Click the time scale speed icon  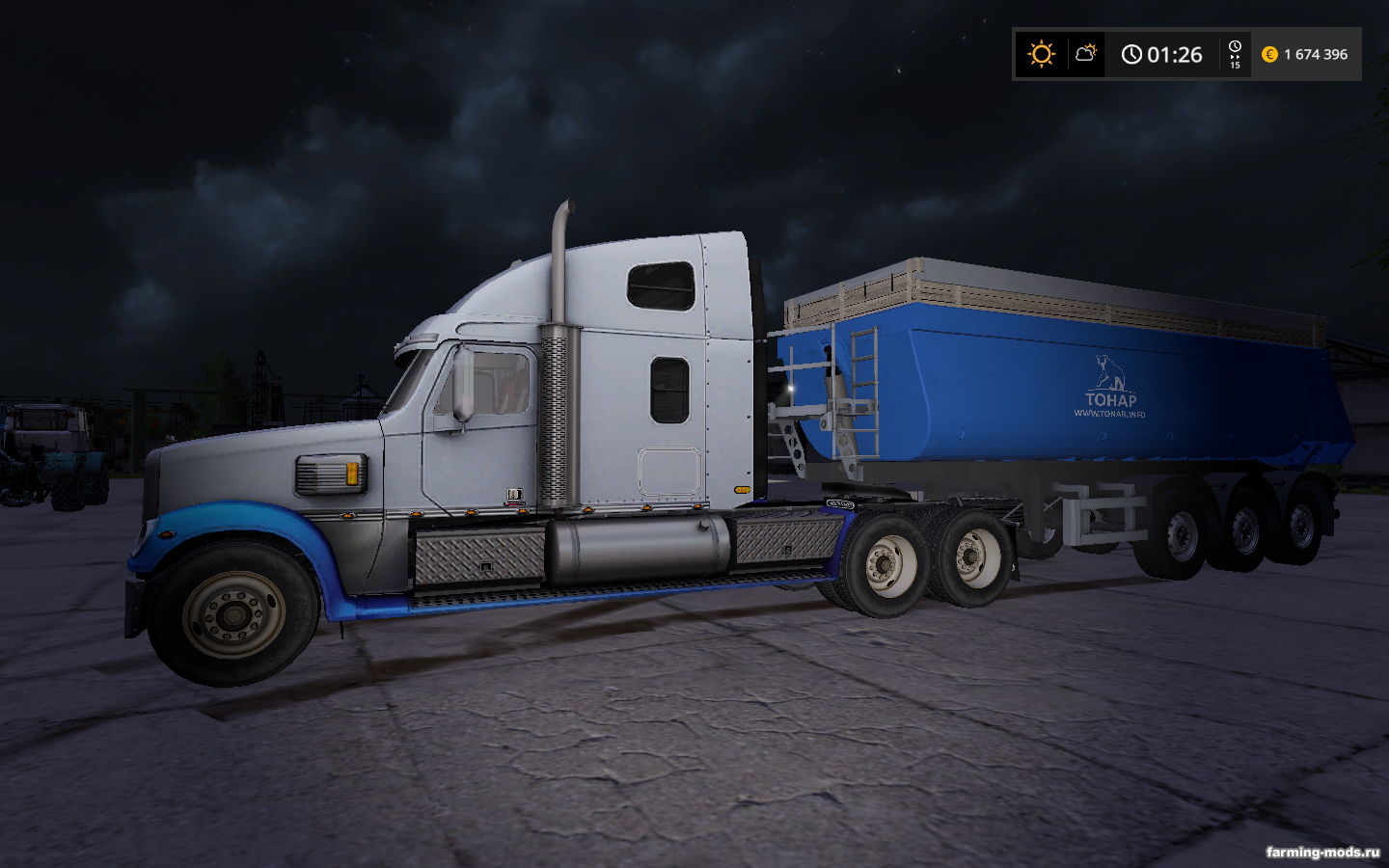pyautogui.click(x=1235, y=54)
